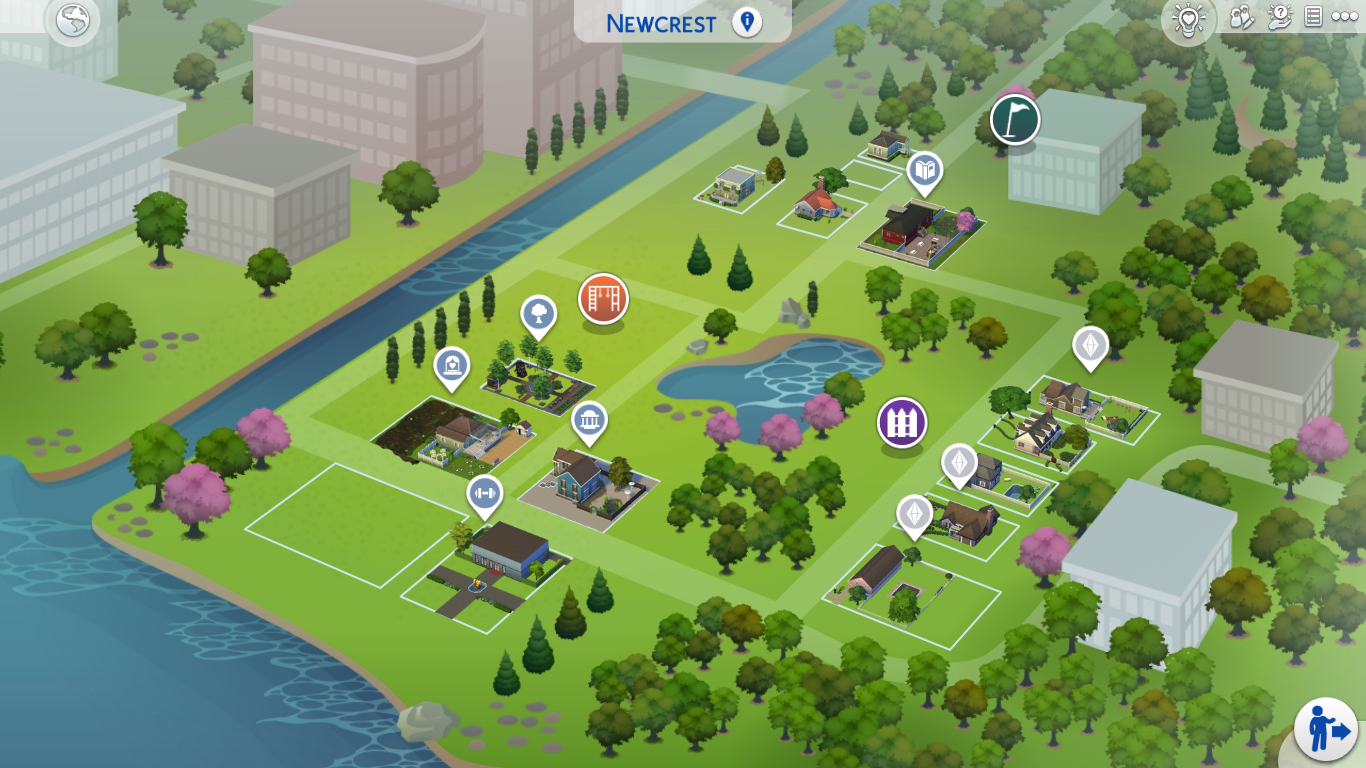Click the house-pin marker beside the garden lot
The image size is (1366, 768).
453,367
